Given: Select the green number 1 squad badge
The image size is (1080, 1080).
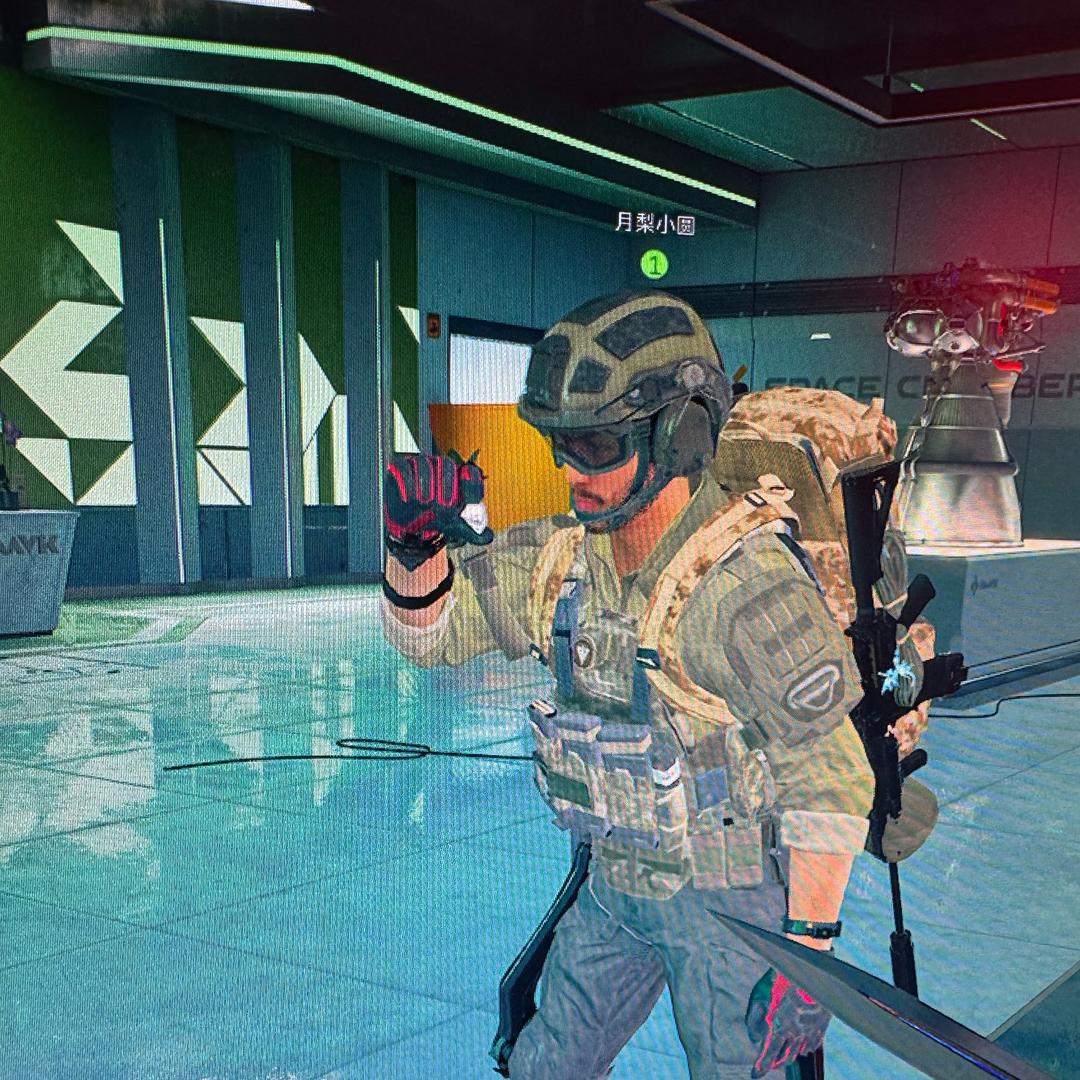Looking at the screenshot, I should click(x=654, y=264).
